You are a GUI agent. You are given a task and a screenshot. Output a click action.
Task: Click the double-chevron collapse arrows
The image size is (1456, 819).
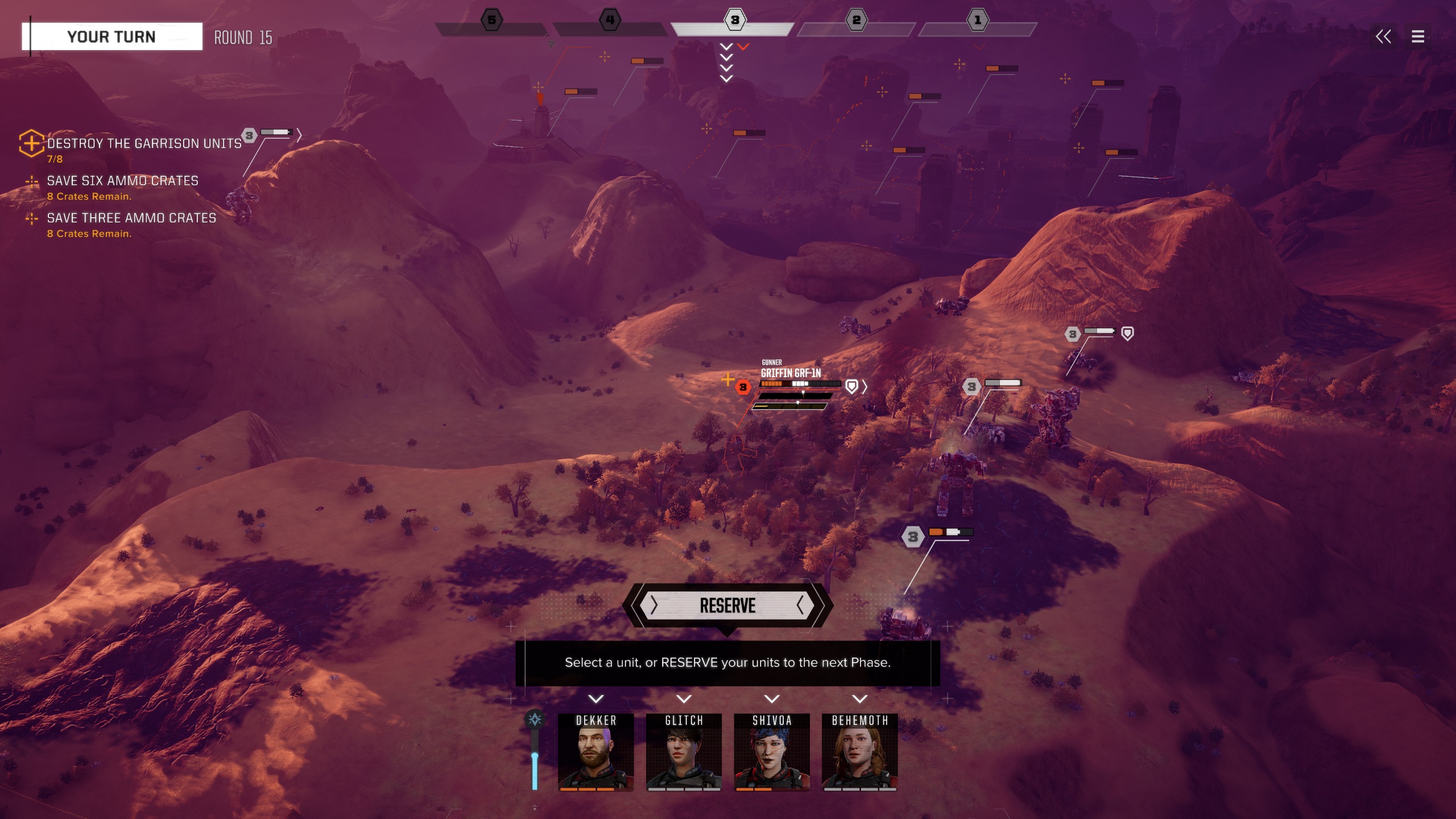click(1383, 37)
